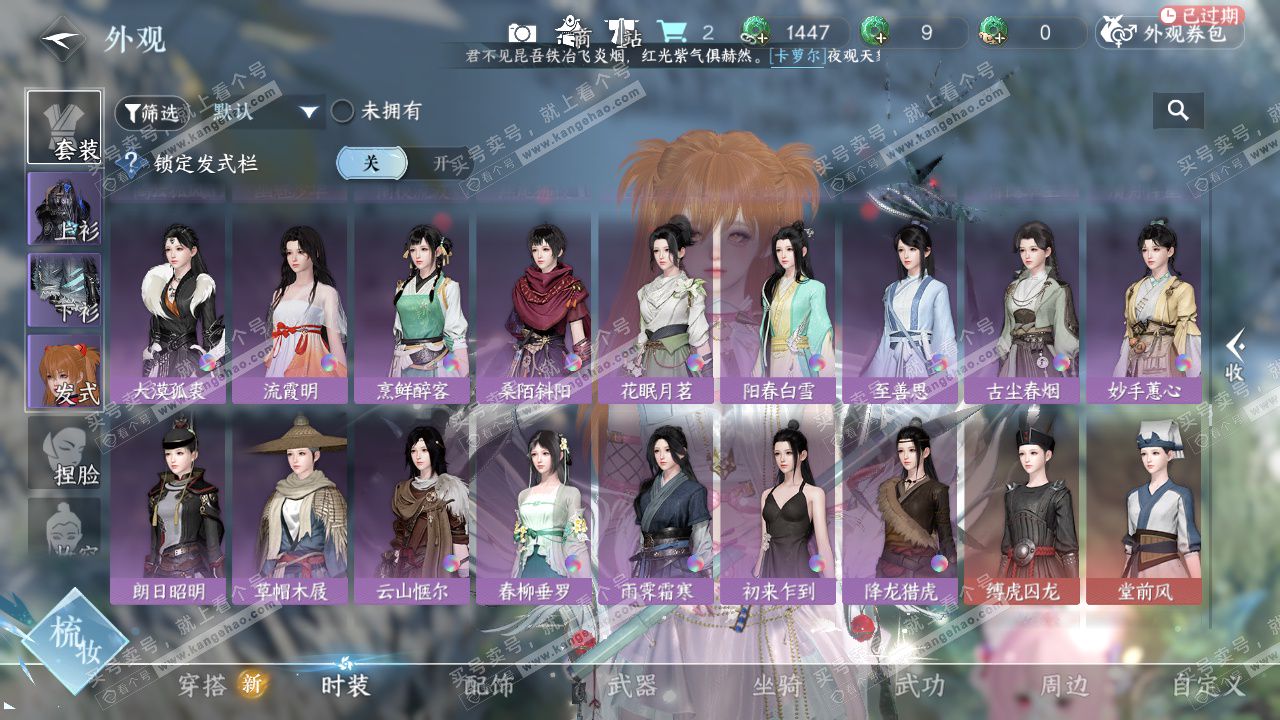Image resolution: width=1280 pixels, height=720 pixels.
Task: Select the 套装 category tab
Action: click(65, 128)
